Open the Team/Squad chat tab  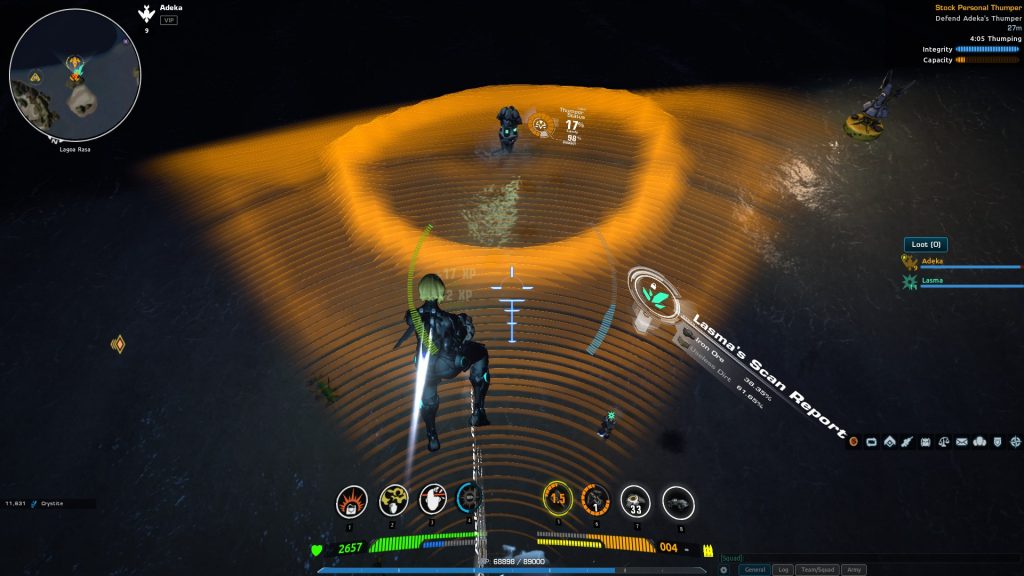pyautogui.click(x=817, y=570)
